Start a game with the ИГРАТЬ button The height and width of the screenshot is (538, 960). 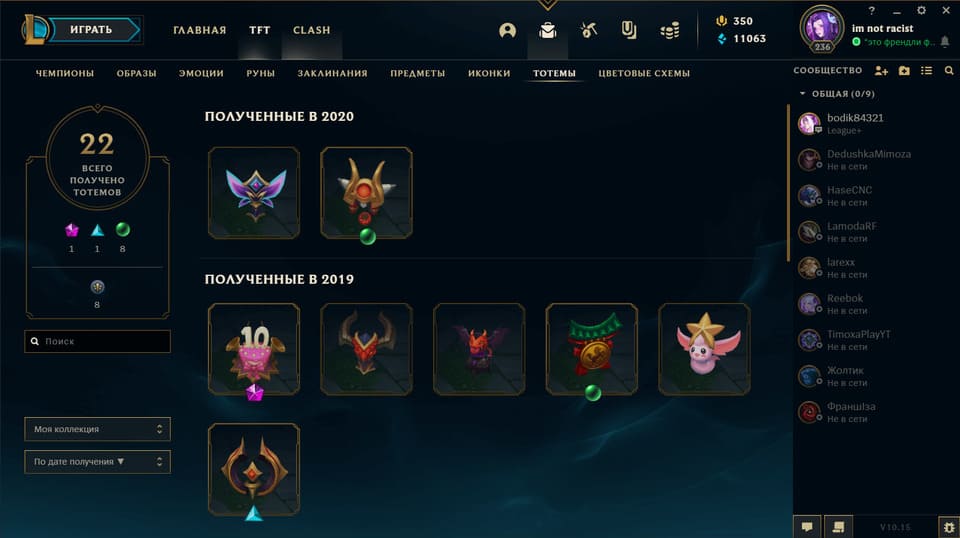(x=97, y=30)
